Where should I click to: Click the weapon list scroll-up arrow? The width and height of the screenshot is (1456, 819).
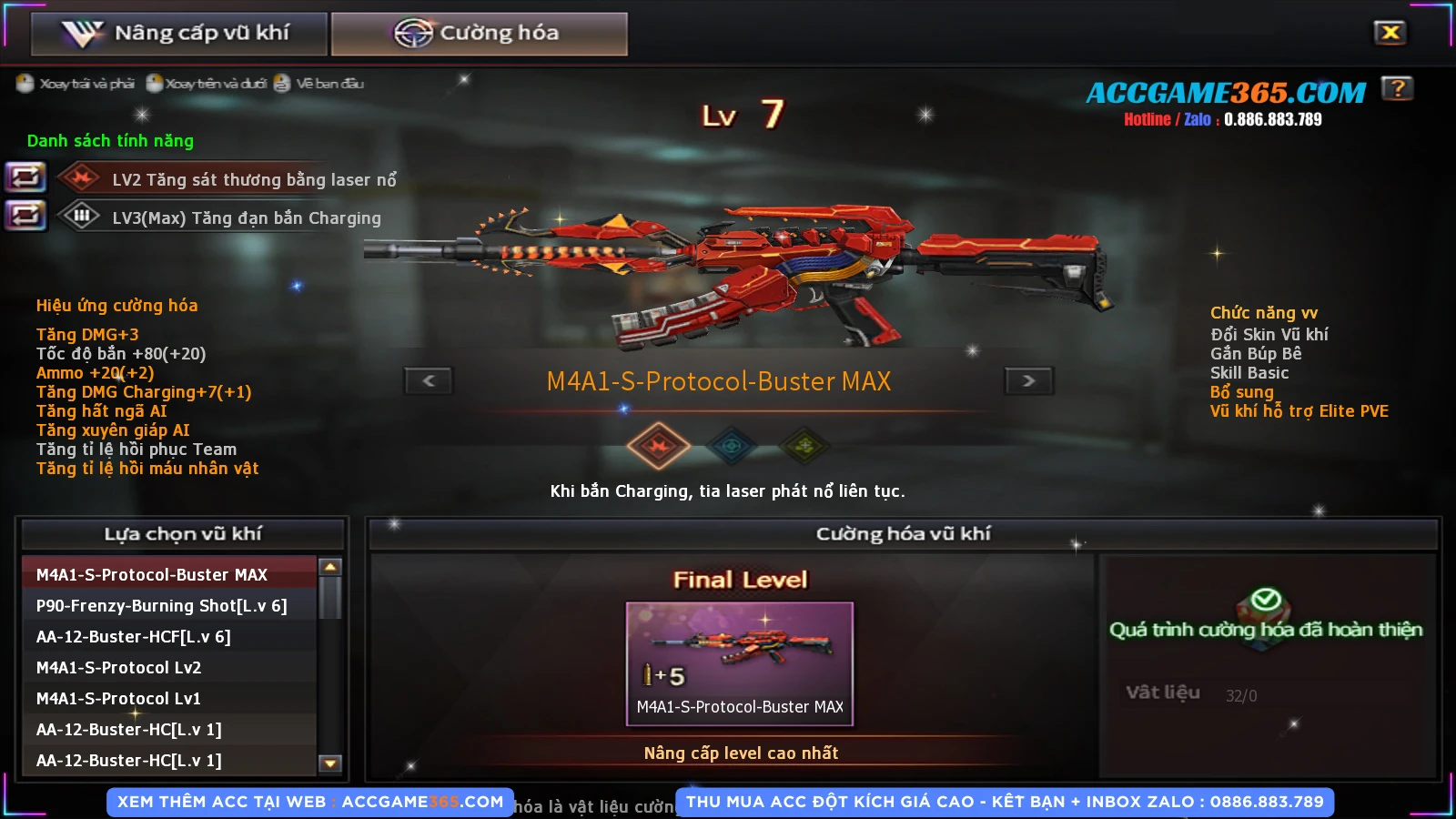[330, 567]
